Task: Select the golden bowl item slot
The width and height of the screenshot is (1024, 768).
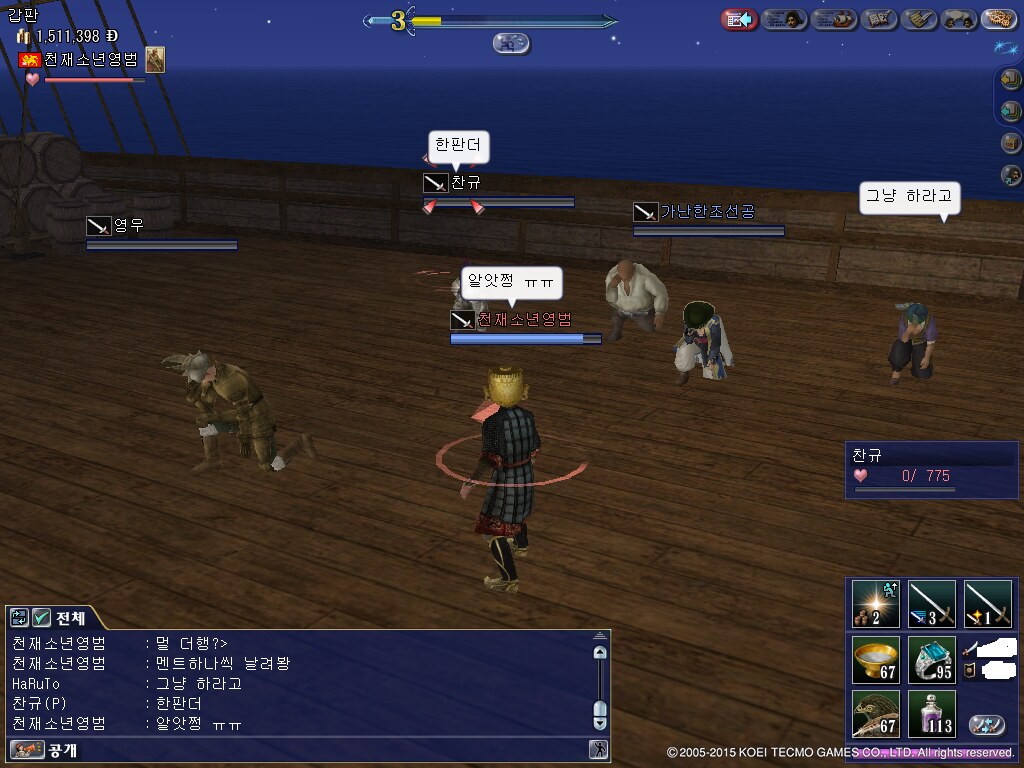Action: (875, 660)
